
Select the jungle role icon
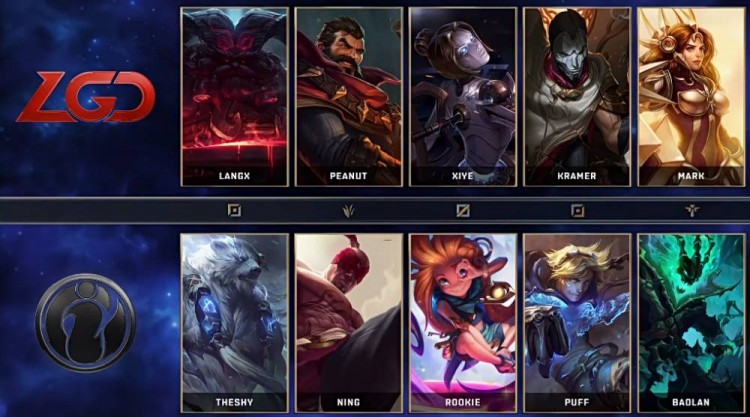349,210
